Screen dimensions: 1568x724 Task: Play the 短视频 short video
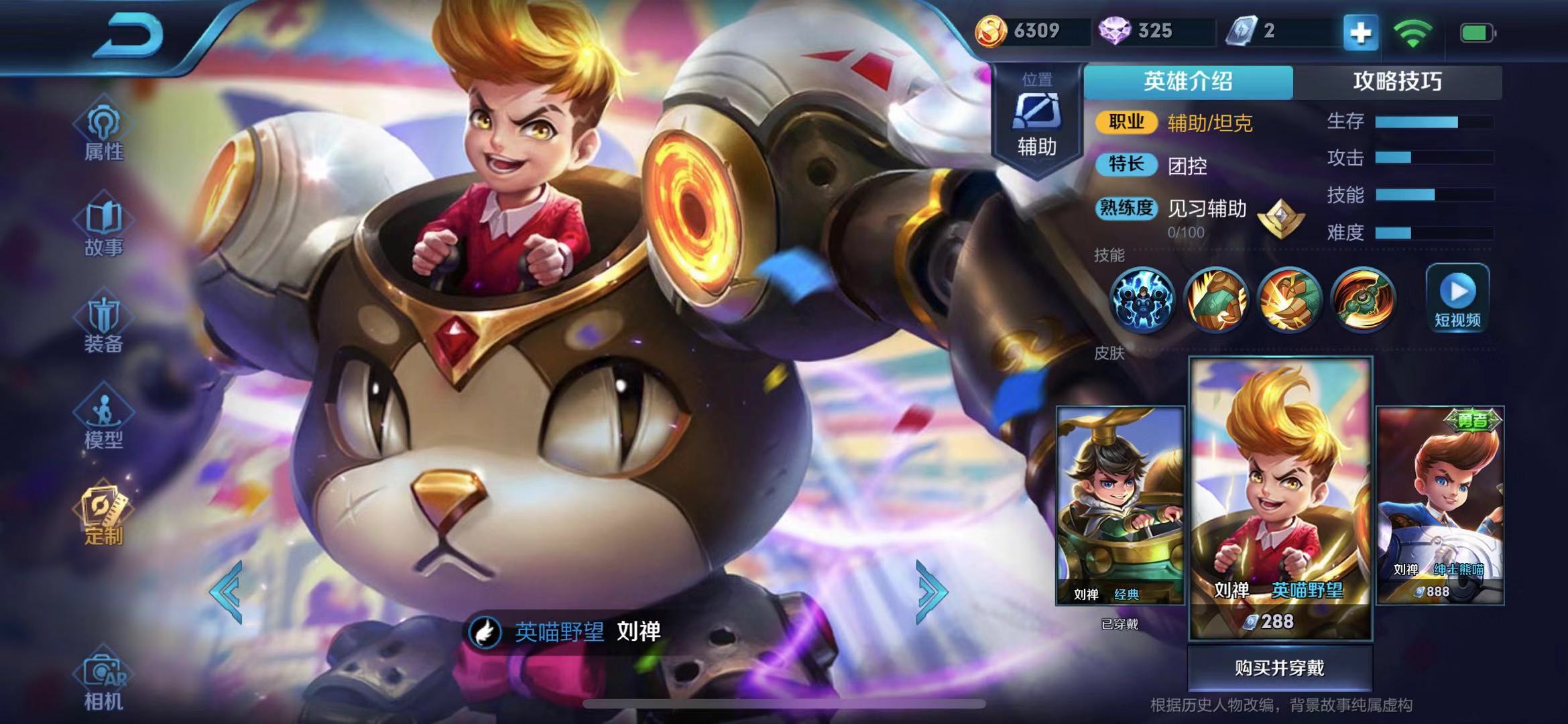point(1457,298)
